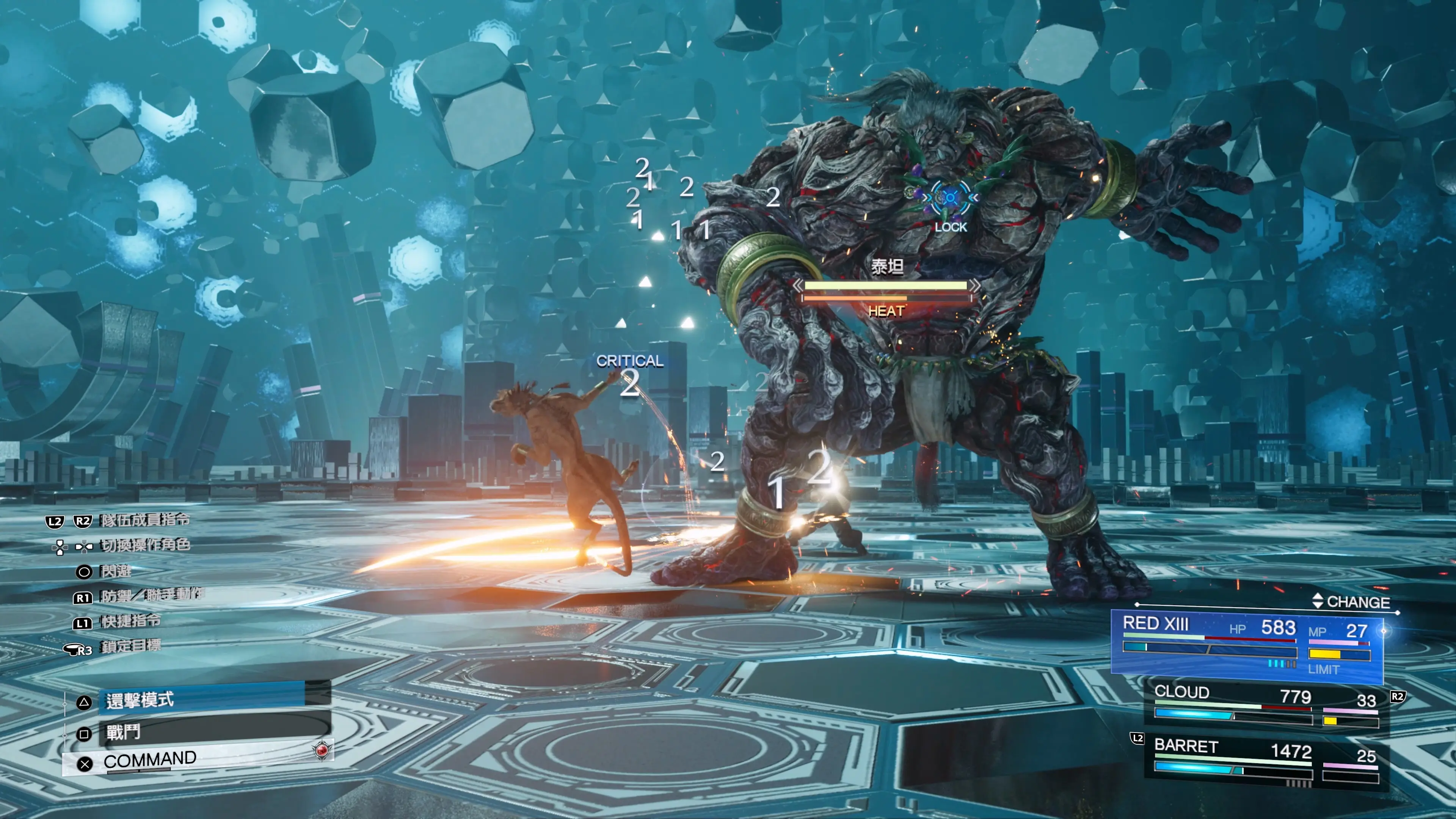Image resolution: width=1456 pixels, height=819 pixels.
Task: Select the LOCK target reticle on the boss
Action: (950, 198)
